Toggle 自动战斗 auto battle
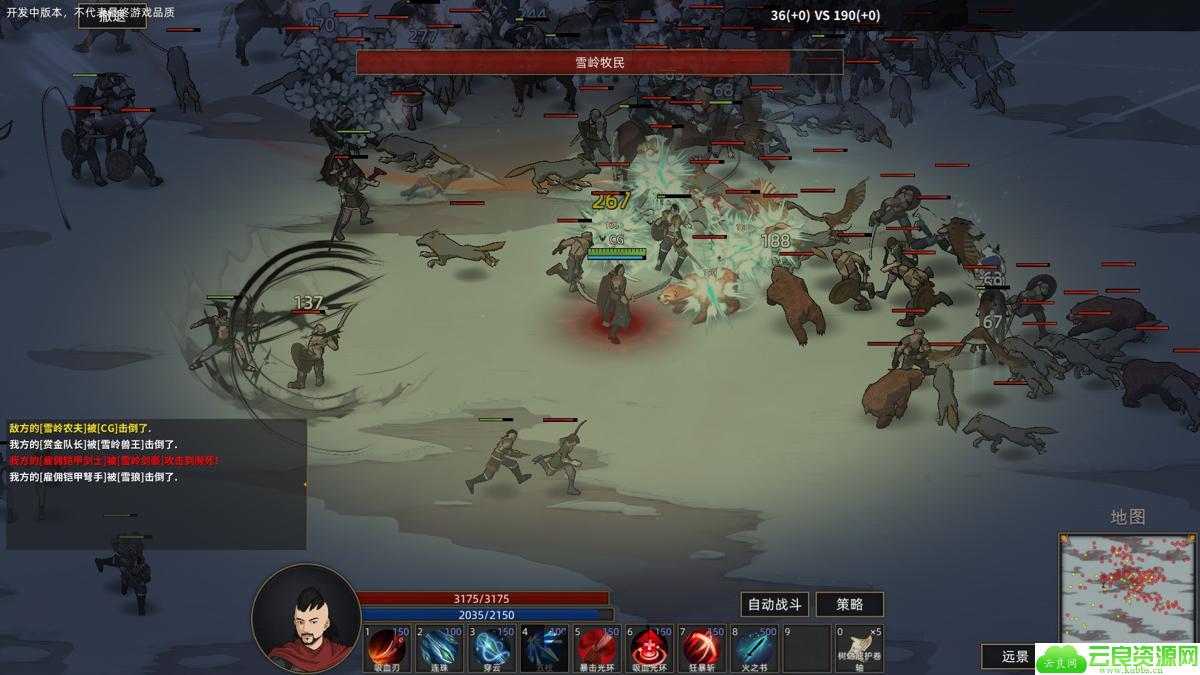 [774, 604]
